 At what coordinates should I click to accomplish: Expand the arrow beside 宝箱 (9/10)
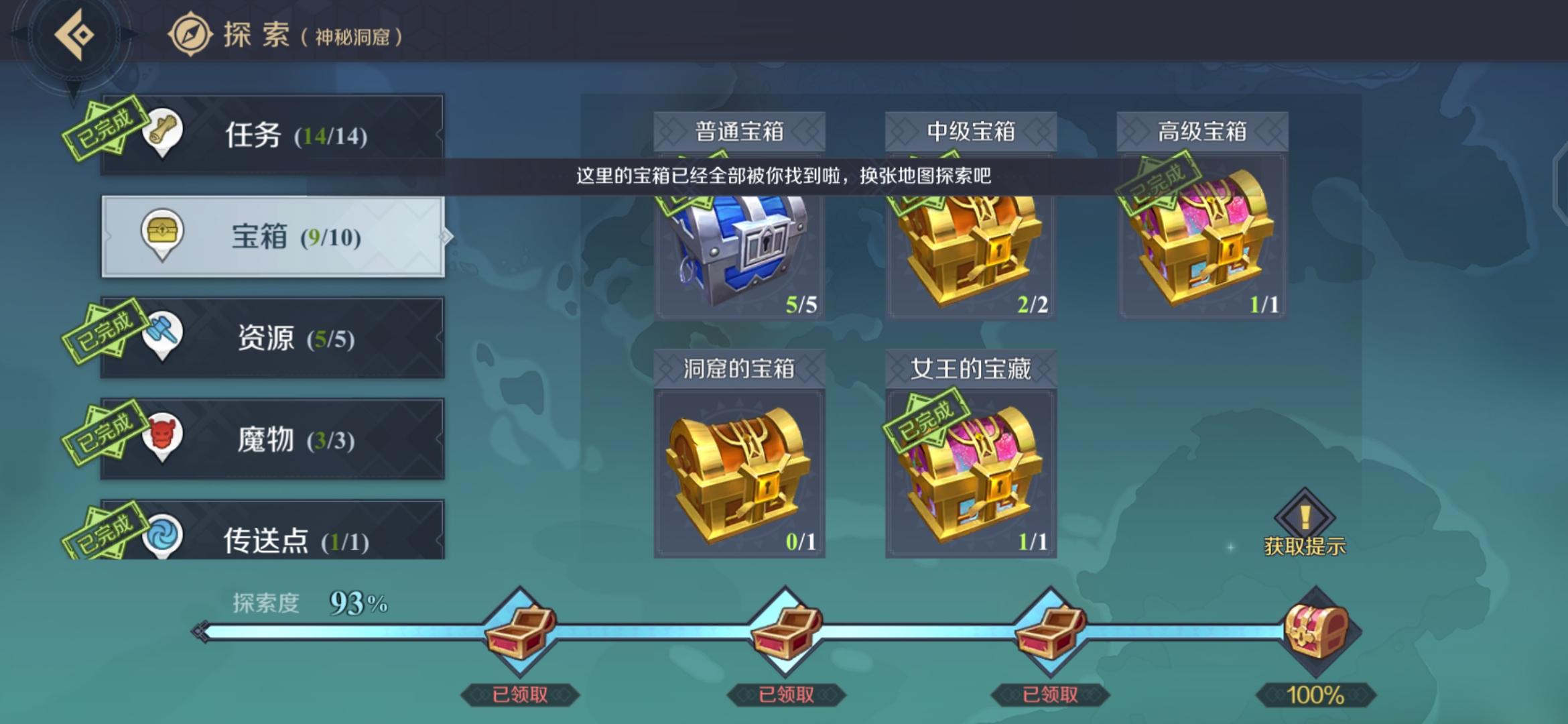[446, 236]
